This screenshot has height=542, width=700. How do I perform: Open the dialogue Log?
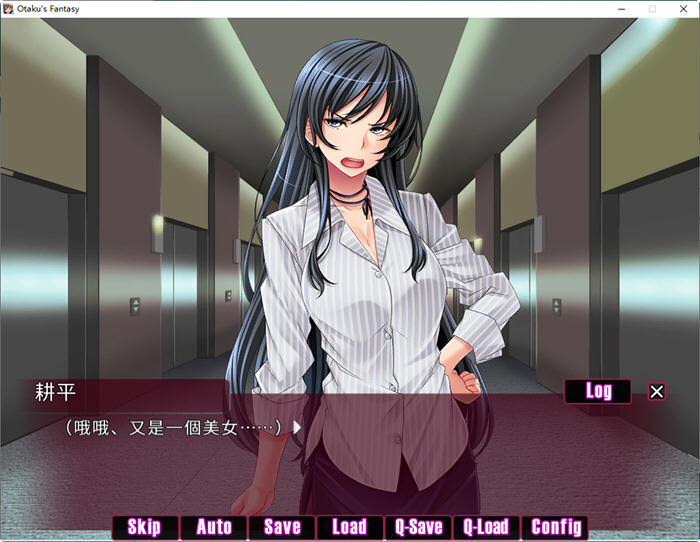click(x=598, y=391)
